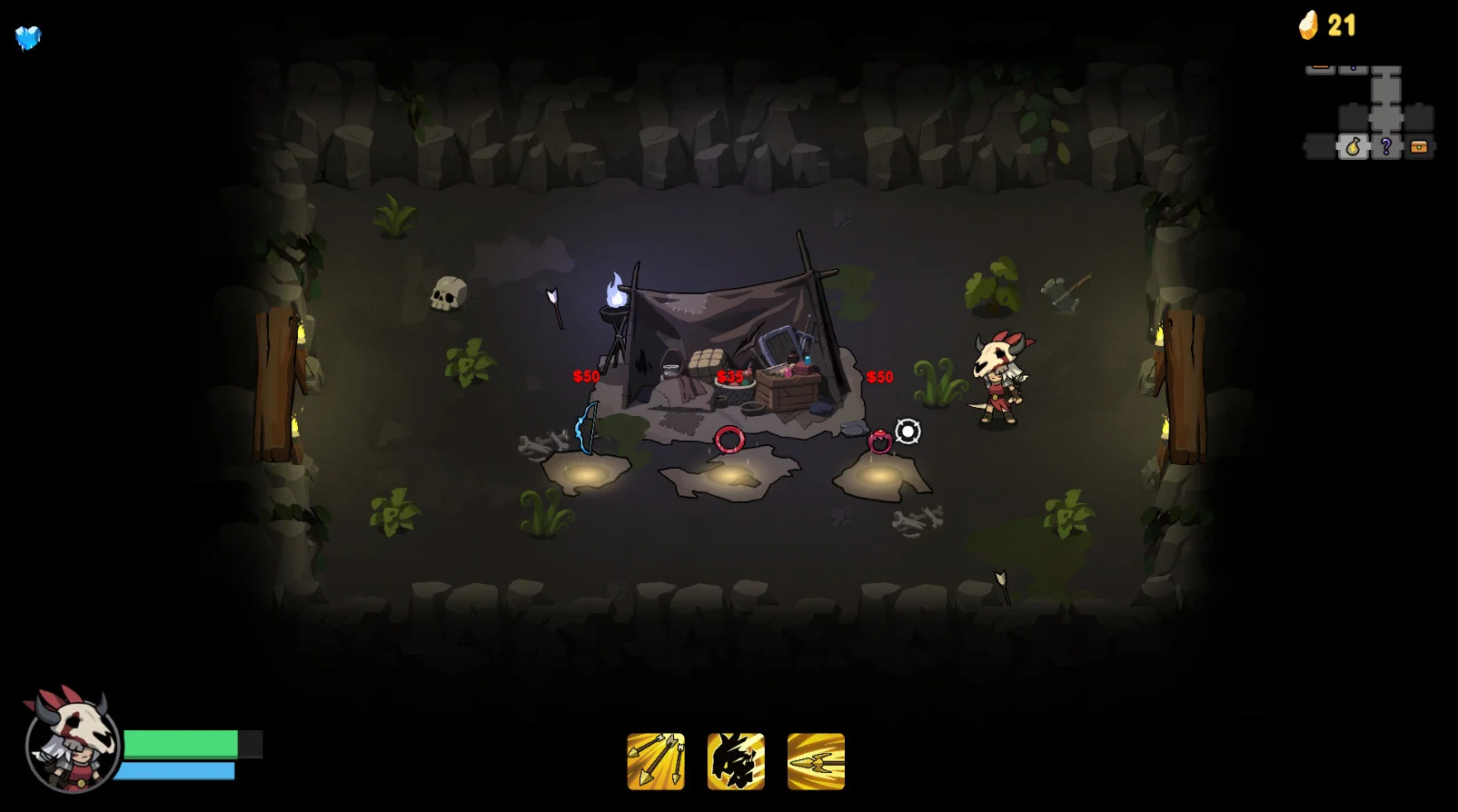
Task: Click the highlighted current room on the minimap
Action: tap(1354, 147)
